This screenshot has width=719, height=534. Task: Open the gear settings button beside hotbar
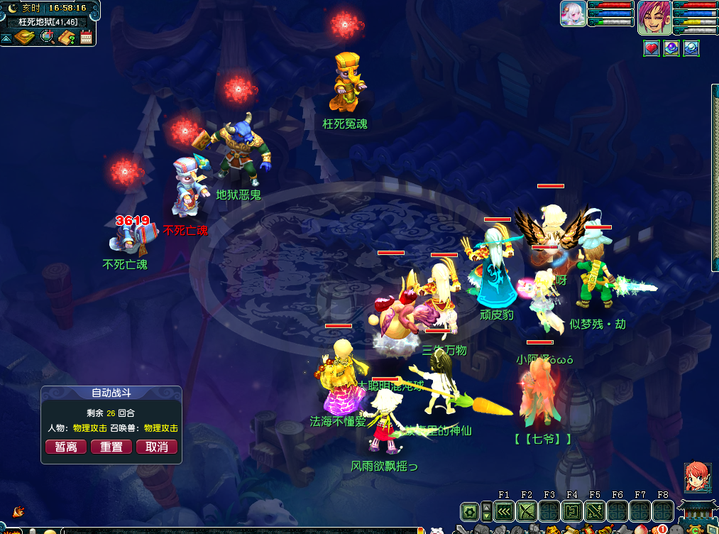click(469, 512)
